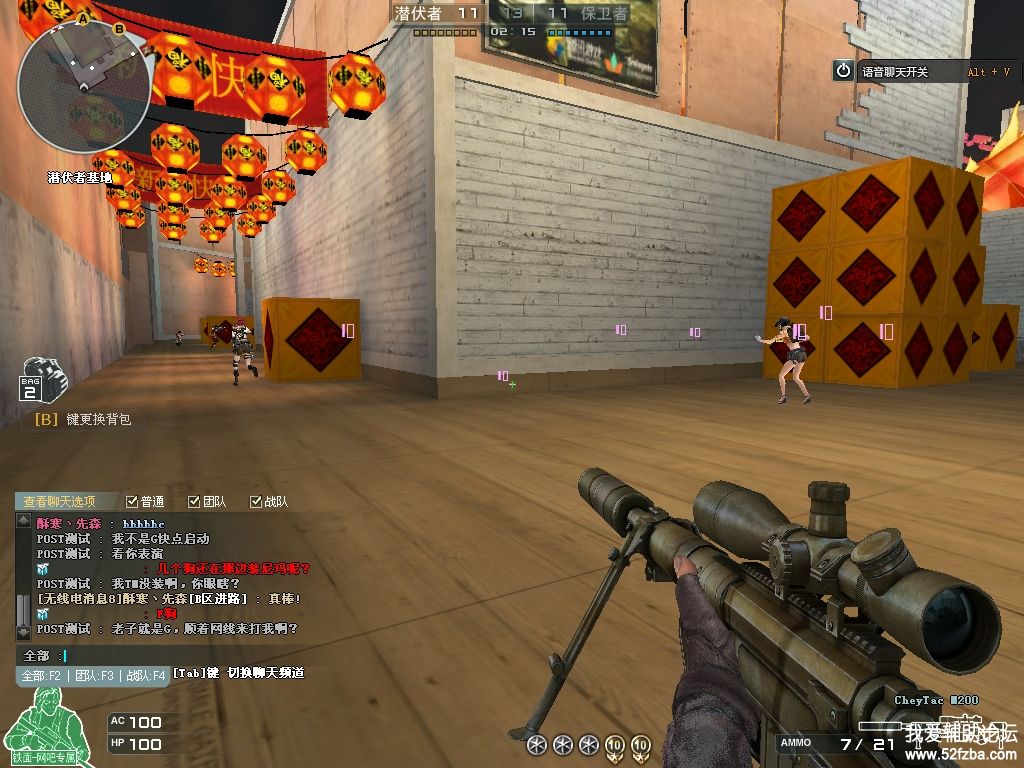Uncheck the 普通 chat filter checkbox
Viewport: 1024px width, 768px height.
(x=132, y=501)
